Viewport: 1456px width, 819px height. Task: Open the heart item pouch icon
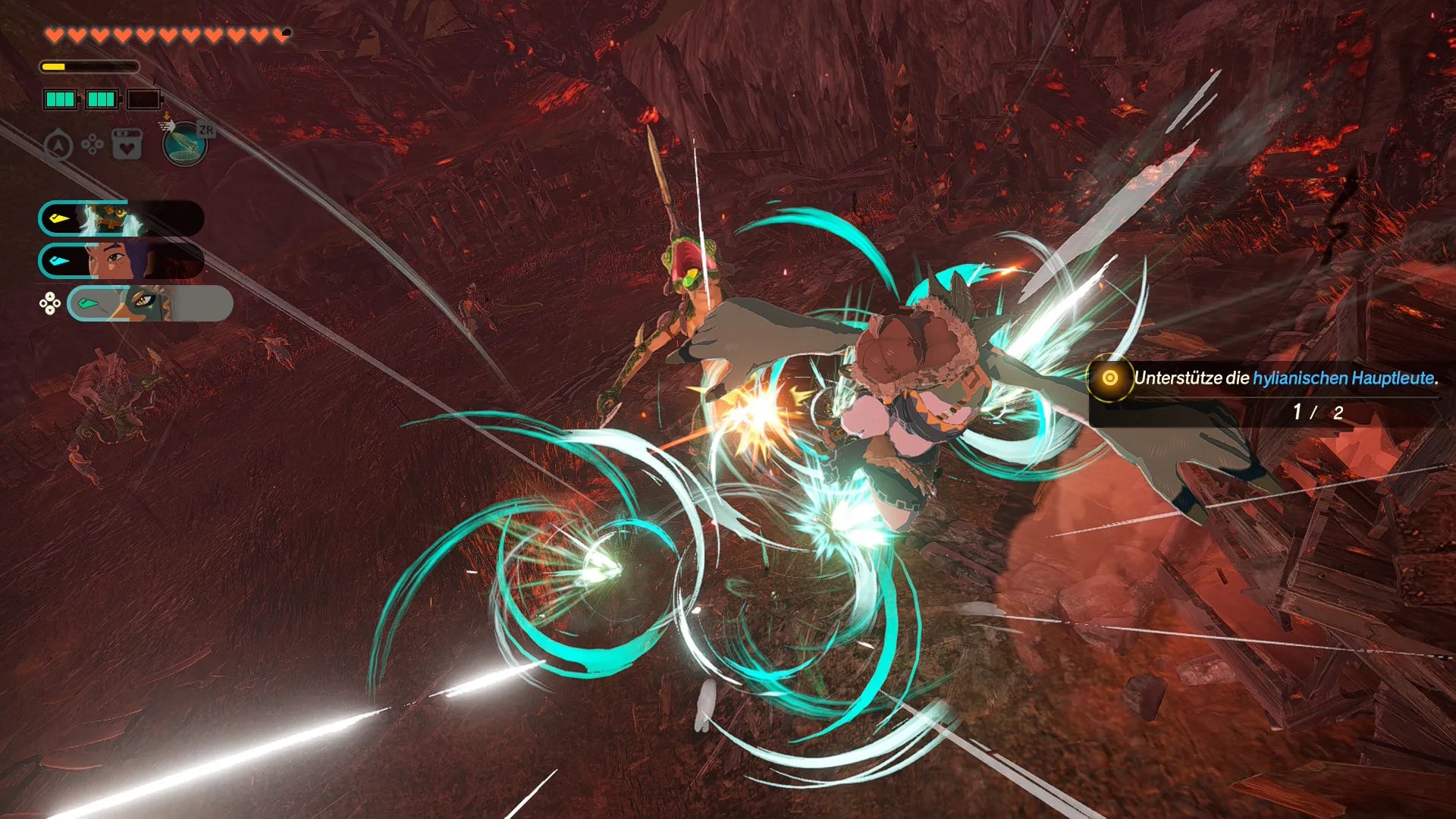pos(127,144)
